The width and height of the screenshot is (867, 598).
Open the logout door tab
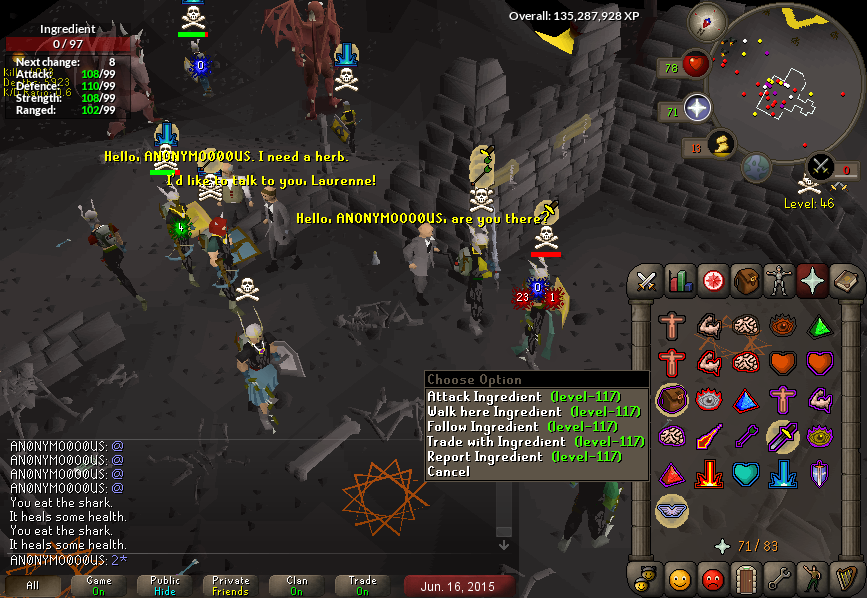click(x=746, y=577)
